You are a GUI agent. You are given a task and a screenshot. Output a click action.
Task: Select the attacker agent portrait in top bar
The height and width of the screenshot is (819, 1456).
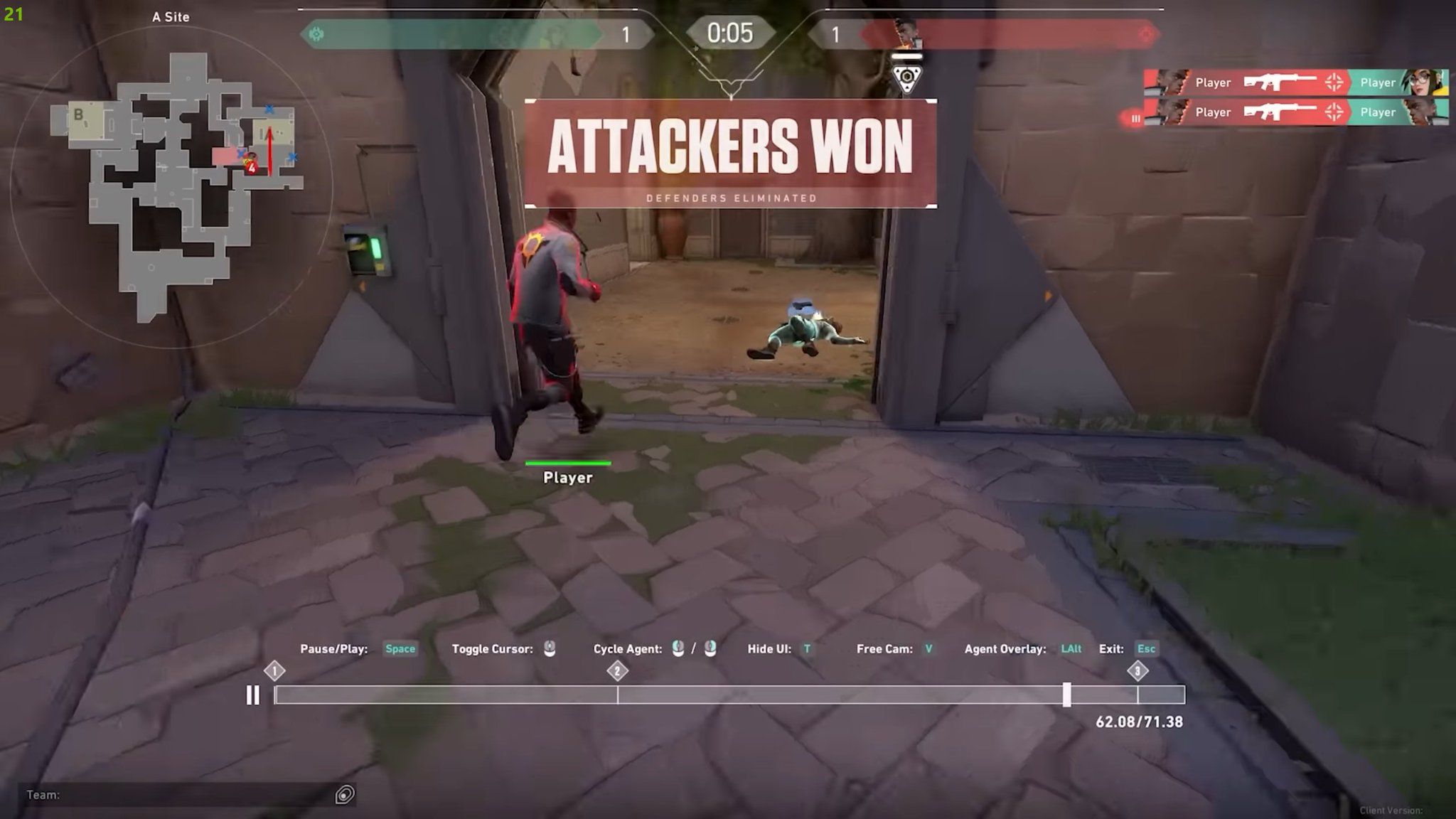click(x=907, y=33)
